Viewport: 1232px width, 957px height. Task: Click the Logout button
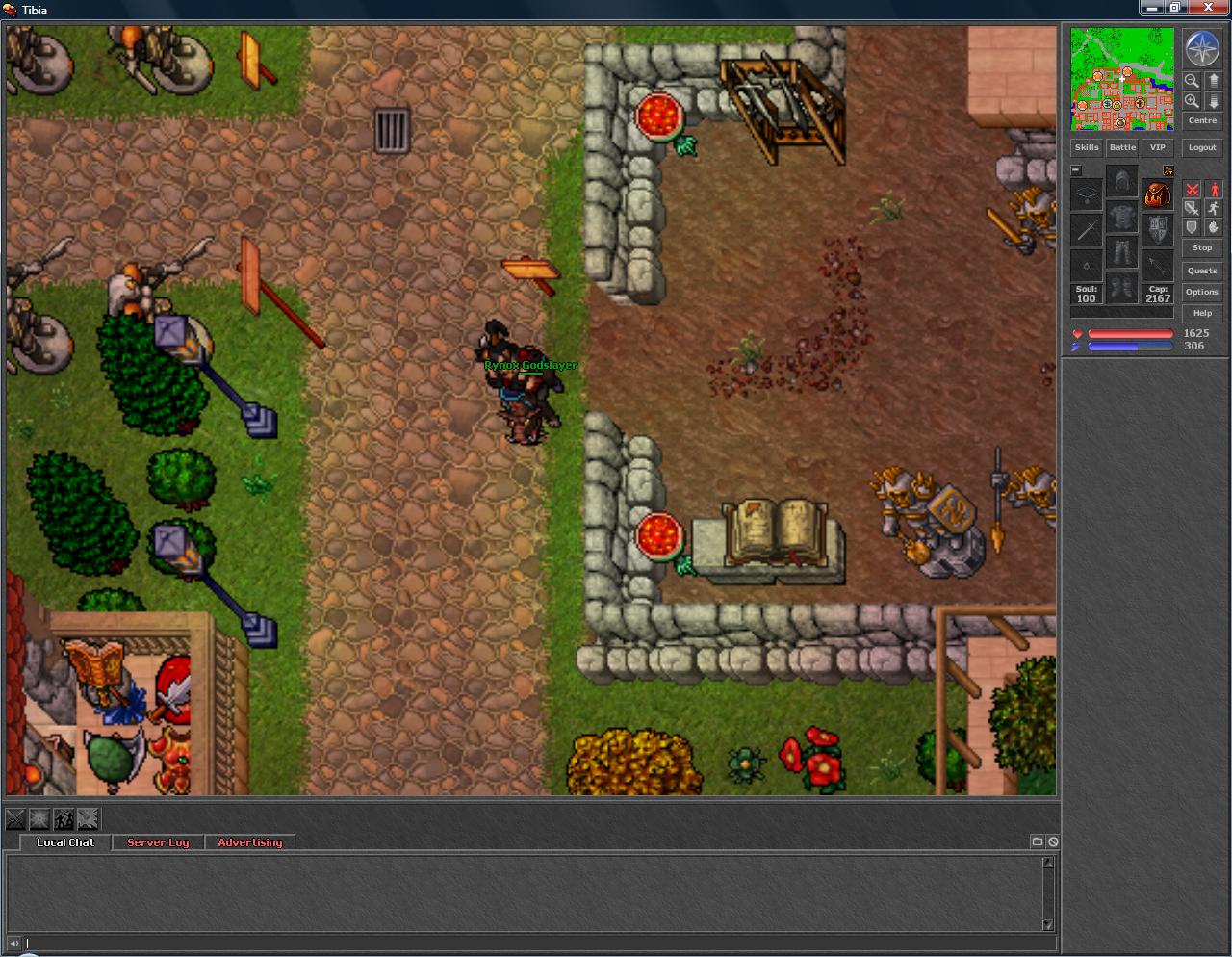(x=1202, y=147)
